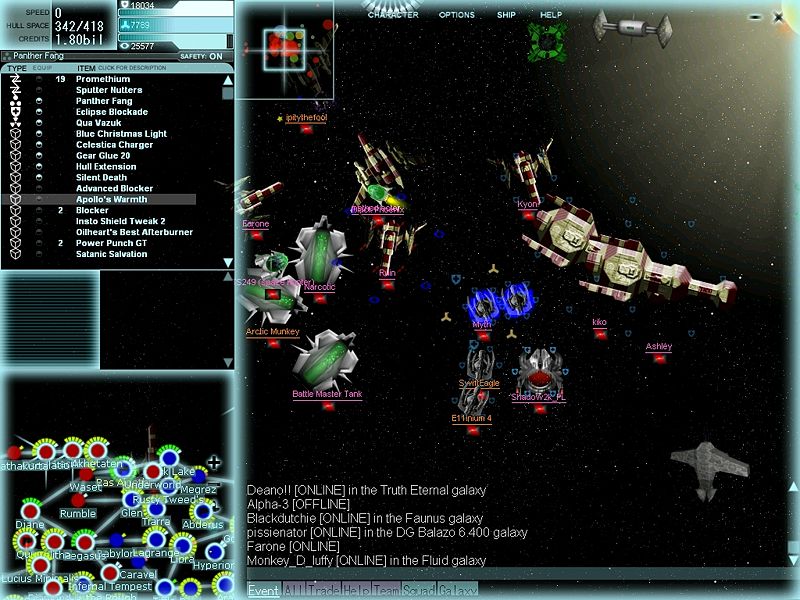Open the Ship menu

coord(506,15)
